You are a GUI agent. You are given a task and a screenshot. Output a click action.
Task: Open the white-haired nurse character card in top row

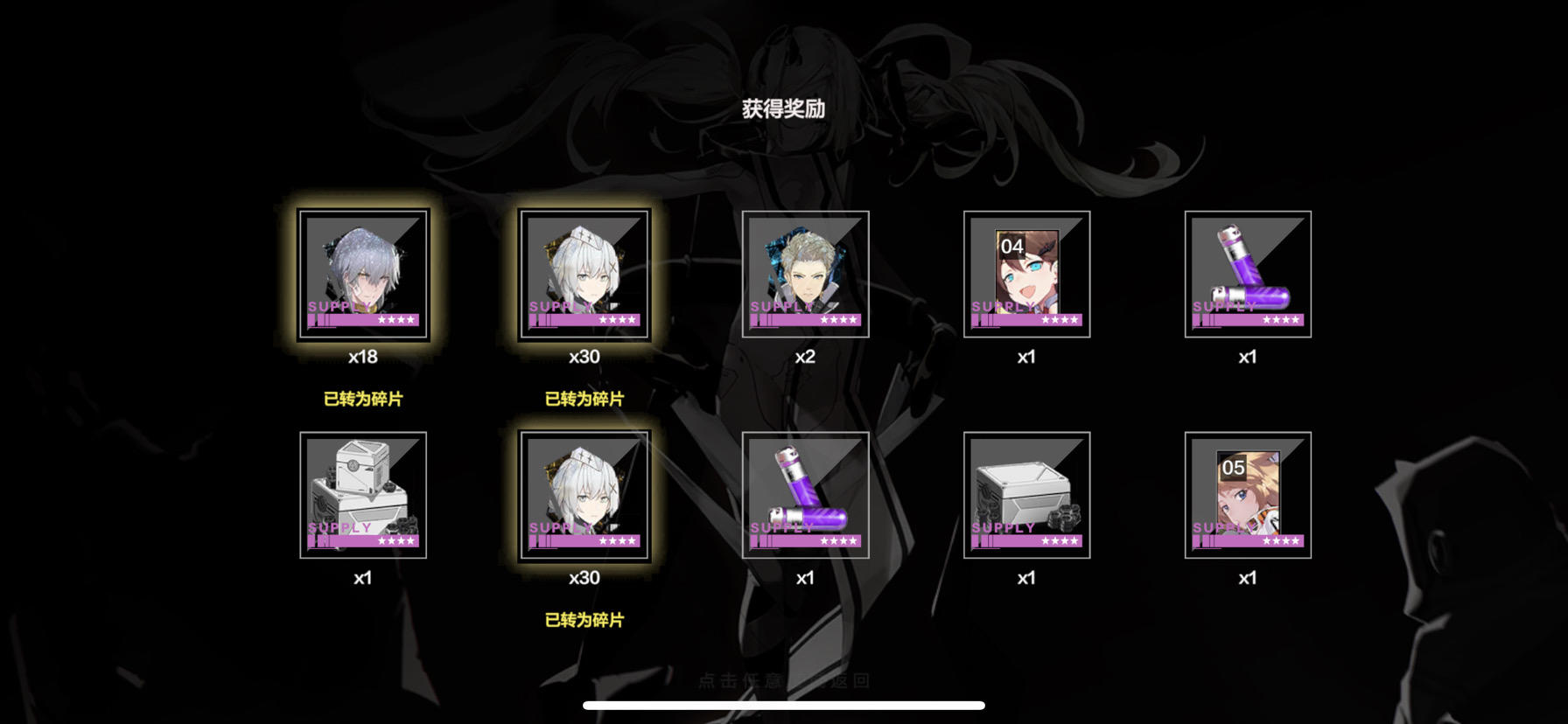(x=584, y=274)
